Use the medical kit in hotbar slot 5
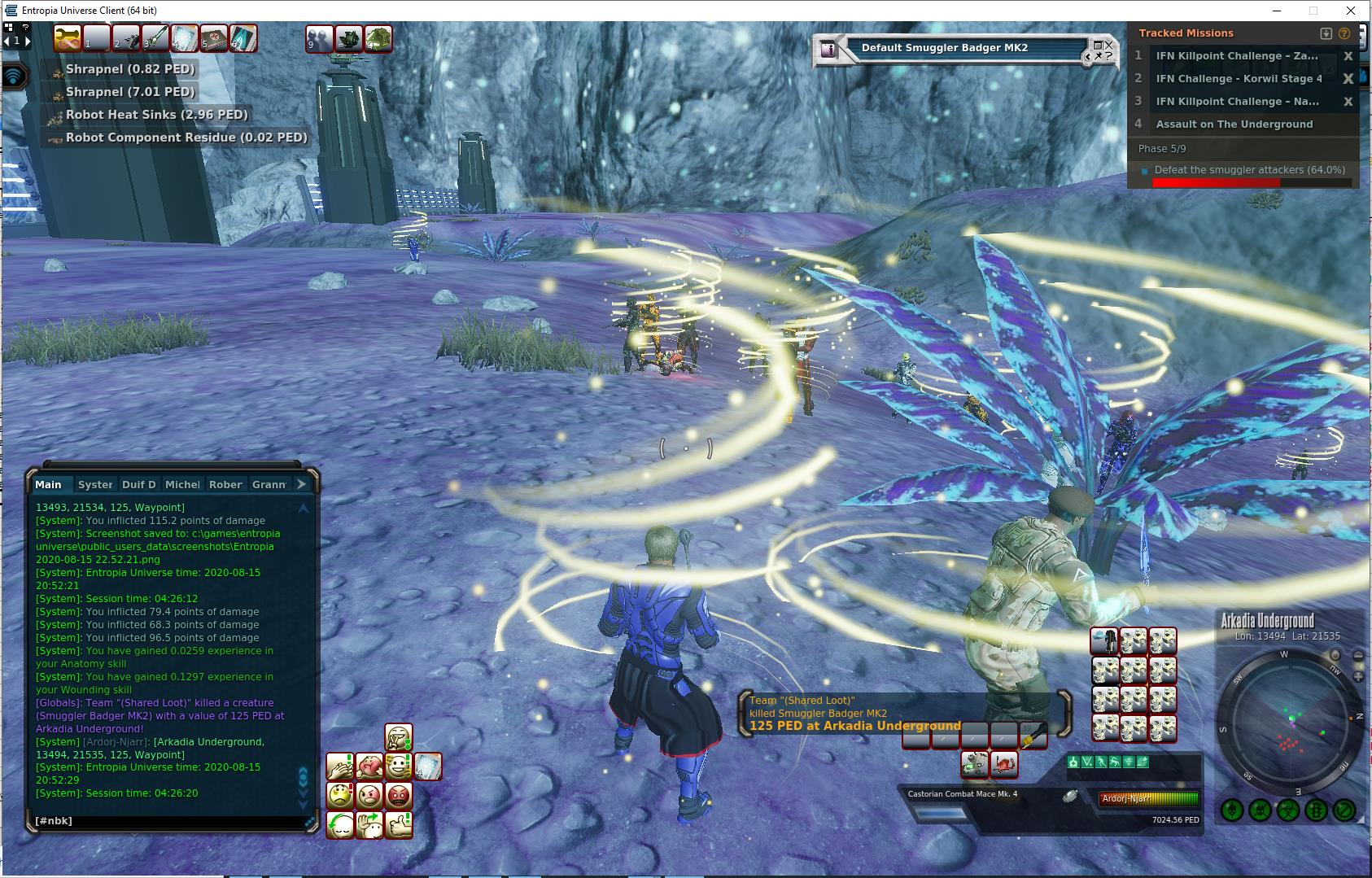The width and height of the screenshot is (1372, 878). point(214,37)
